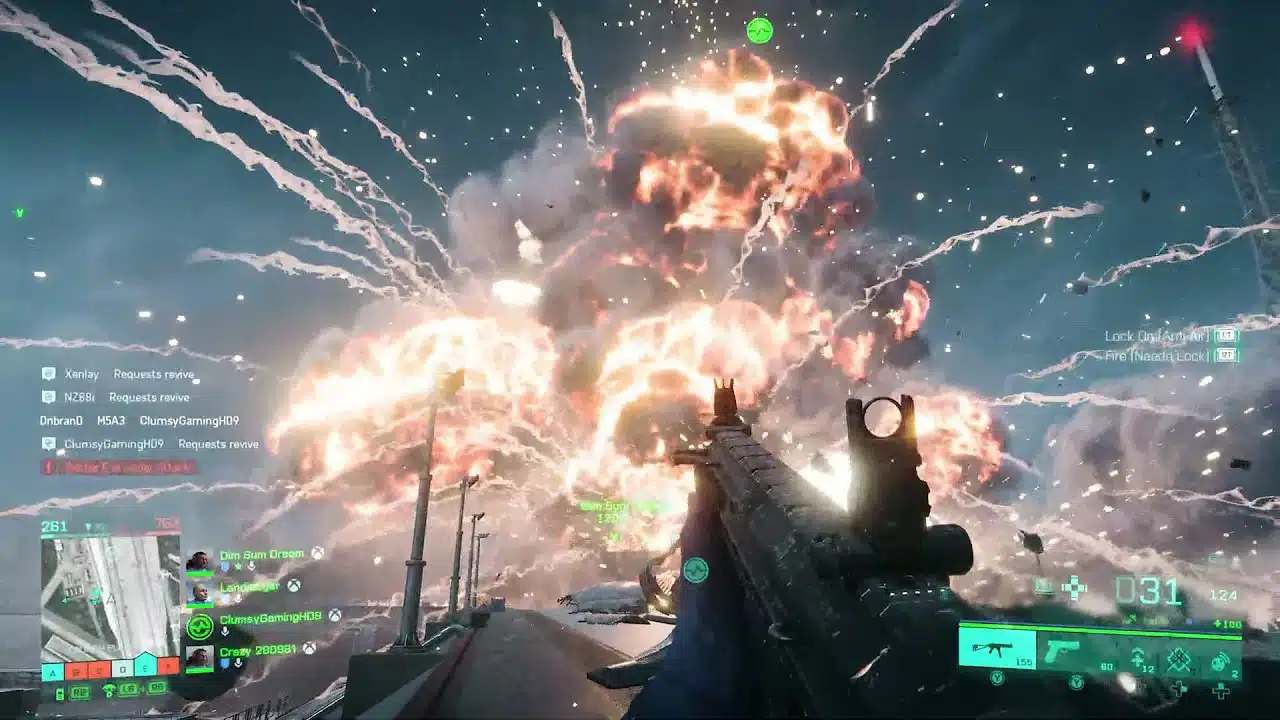The height and width of the screenshot is (720, 1280).
Task: Select the pistol sidearm slot
Action: point(1063,648)
